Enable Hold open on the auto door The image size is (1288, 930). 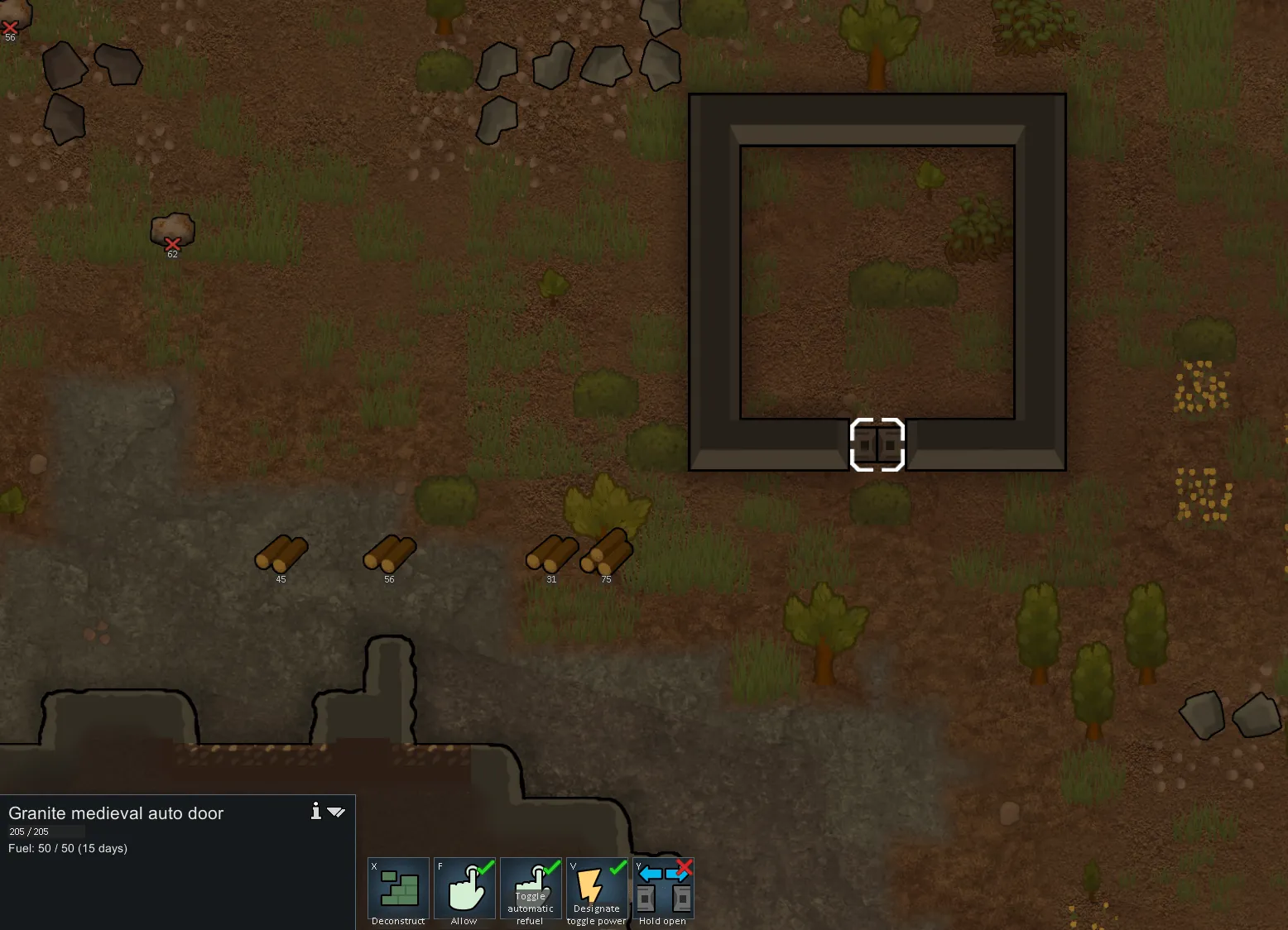pyautogui.click(x=663, y=889)
